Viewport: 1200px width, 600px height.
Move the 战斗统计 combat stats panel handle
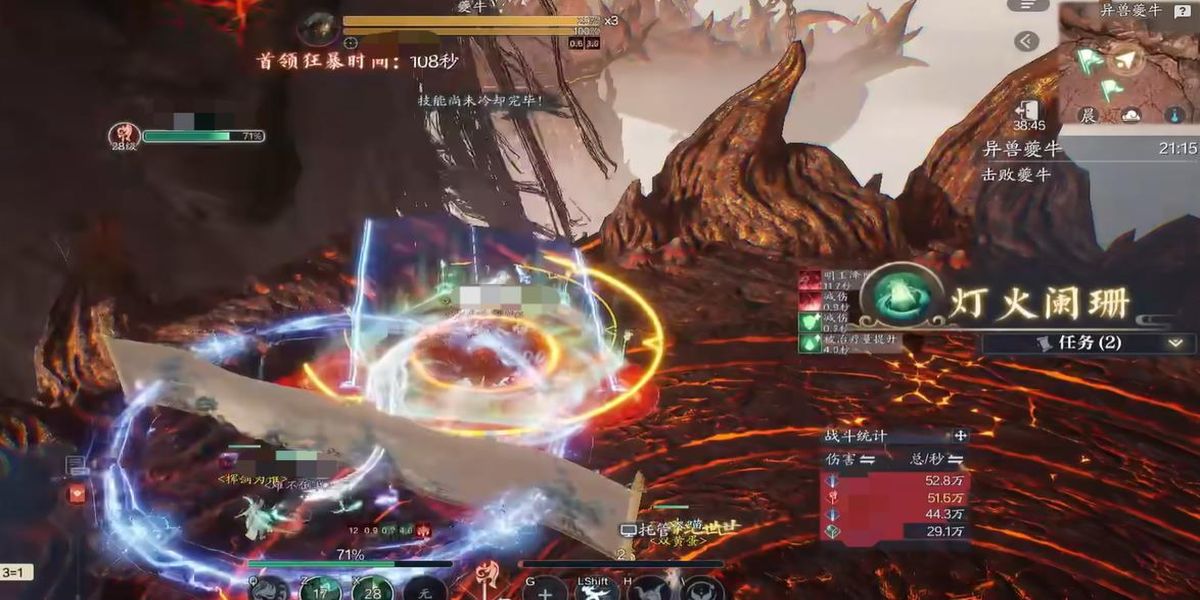[x=960, y=436]
